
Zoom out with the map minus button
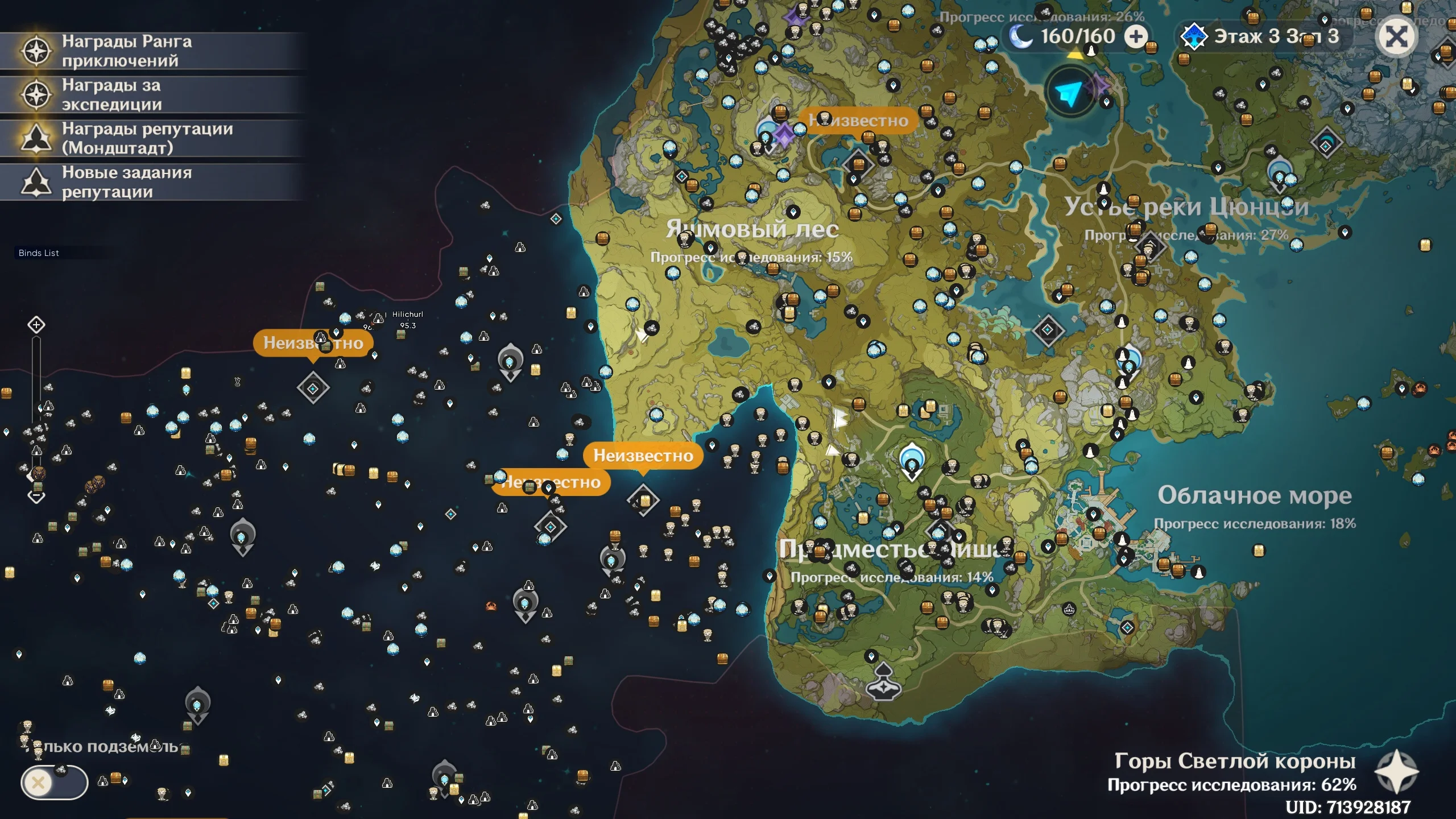[x=36, y=497]
